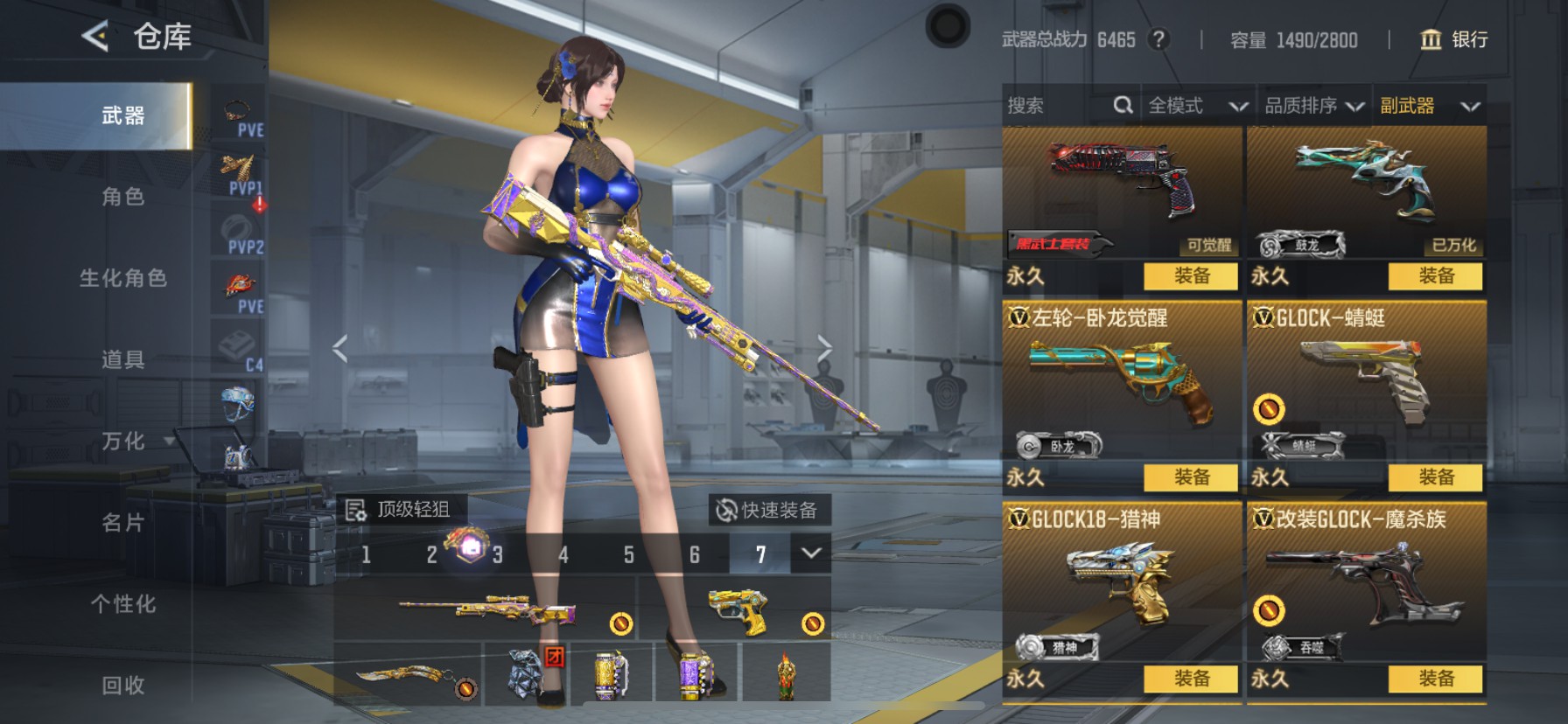Open the 副武器 weapon type dropdown
The image size is (1568, 724).
pos(1430,106)
